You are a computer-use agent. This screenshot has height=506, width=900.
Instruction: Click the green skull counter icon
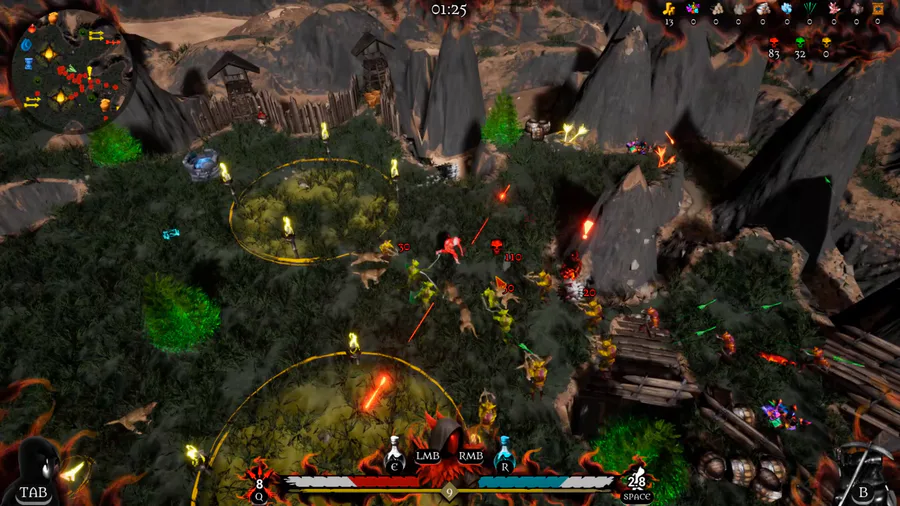click(800, 41)
